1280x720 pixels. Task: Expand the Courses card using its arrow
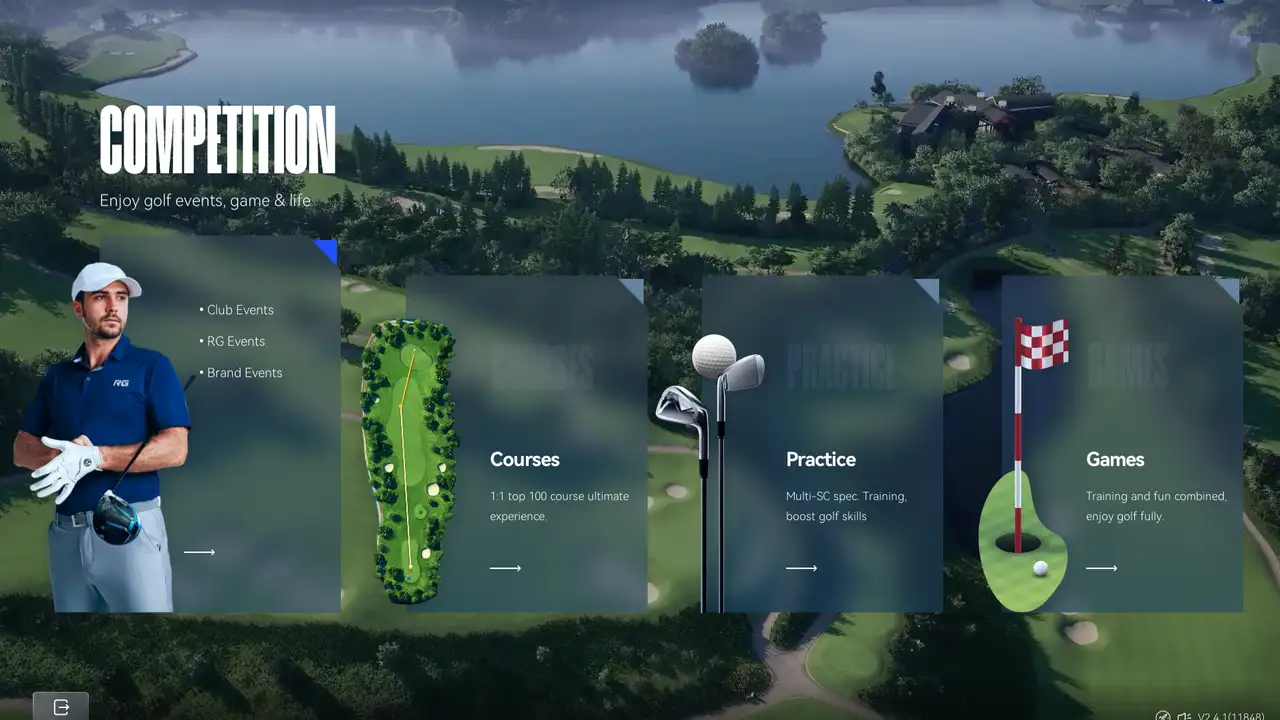(506, 567)
